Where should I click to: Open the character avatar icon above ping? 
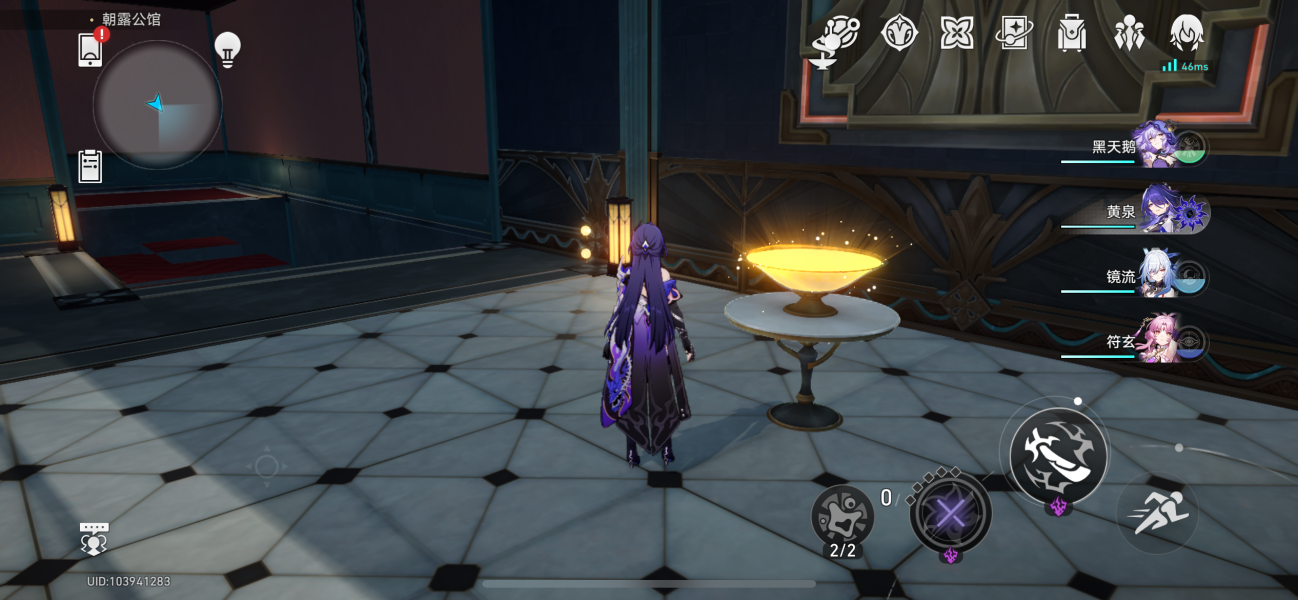pyautogui.click(x=1186, y=34)
